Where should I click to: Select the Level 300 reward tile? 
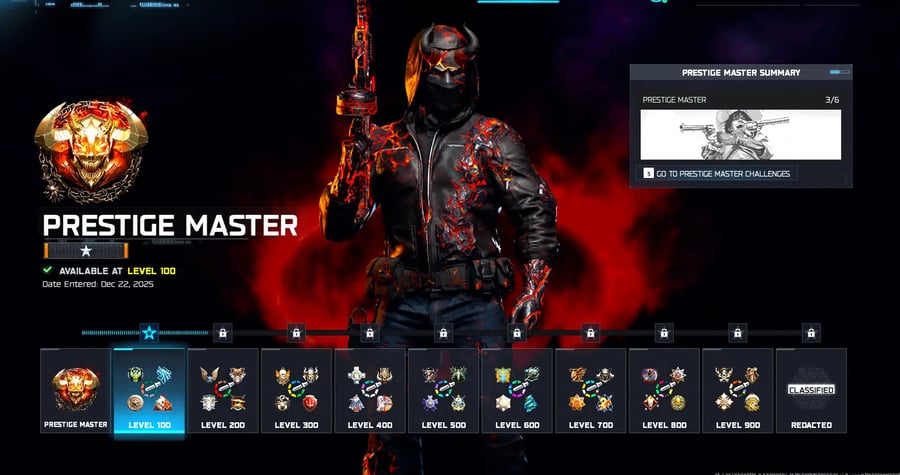296,390
